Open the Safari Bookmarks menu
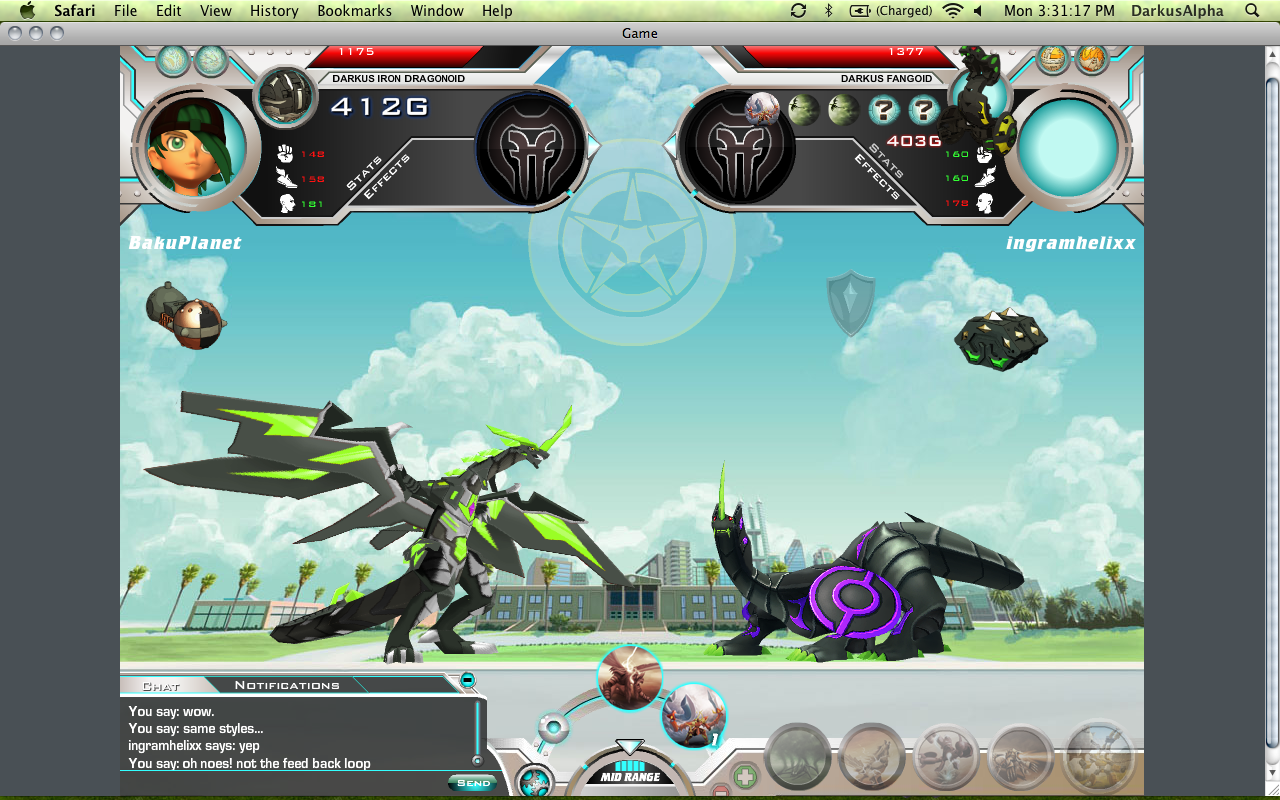The image size is (1280, 800). click(x=347, y=11)
